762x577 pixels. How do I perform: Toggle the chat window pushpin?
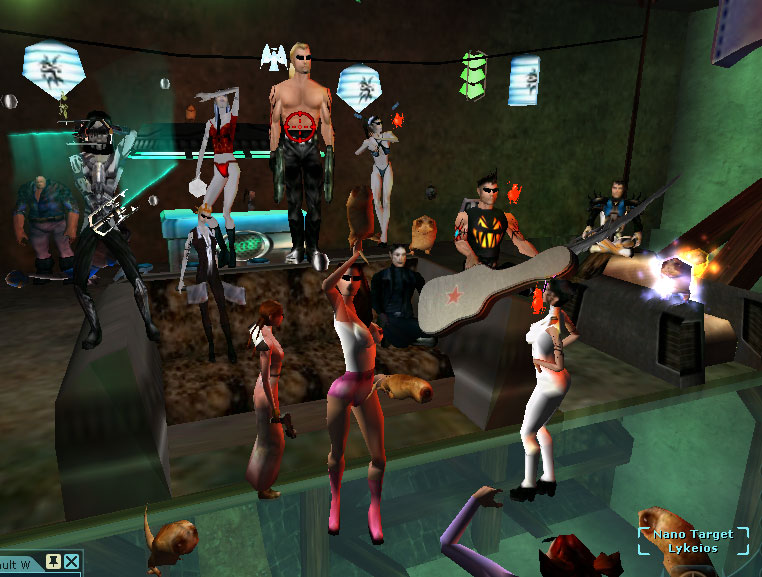(x=54, y=563)
